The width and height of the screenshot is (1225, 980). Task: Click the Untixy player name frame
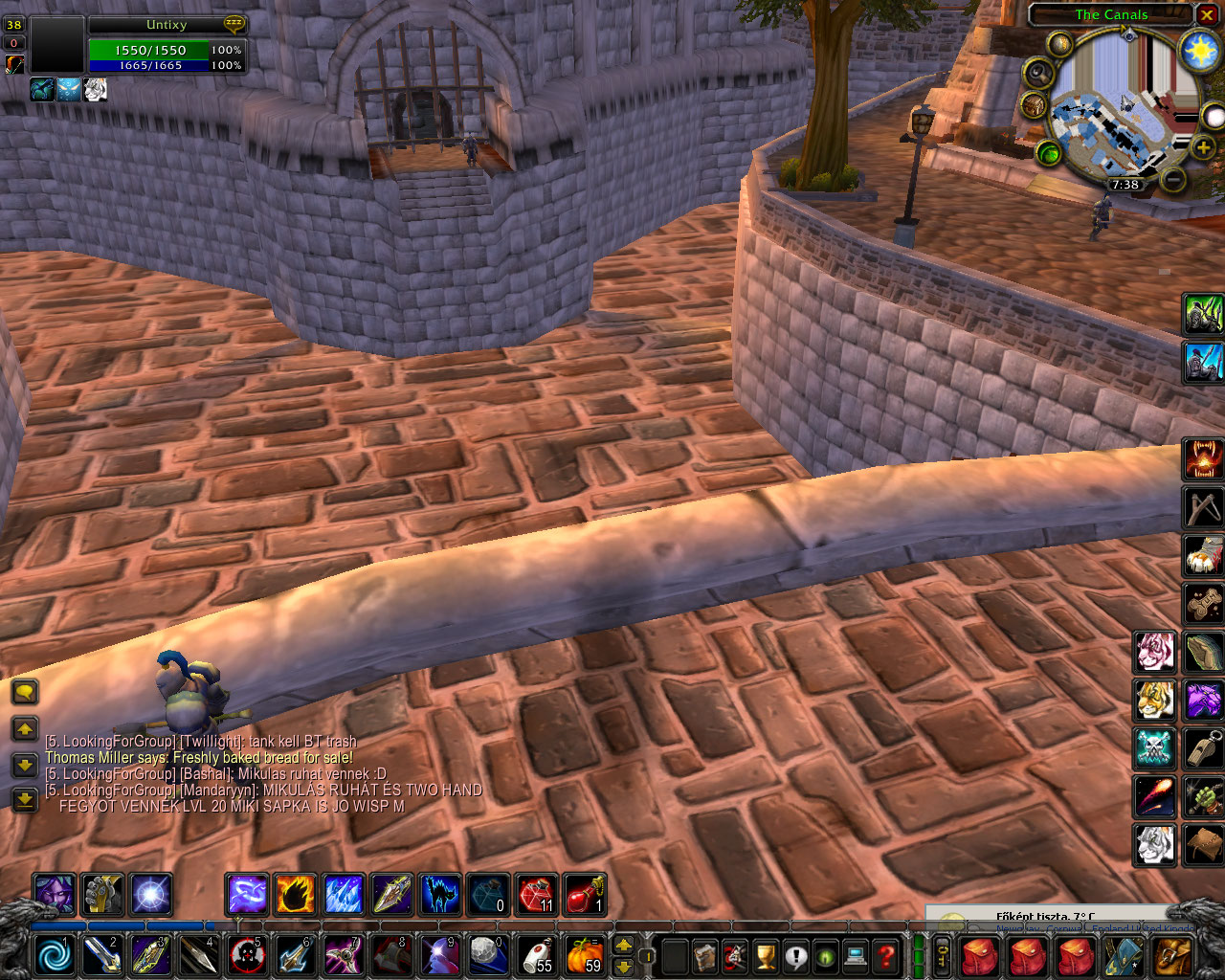167,25
